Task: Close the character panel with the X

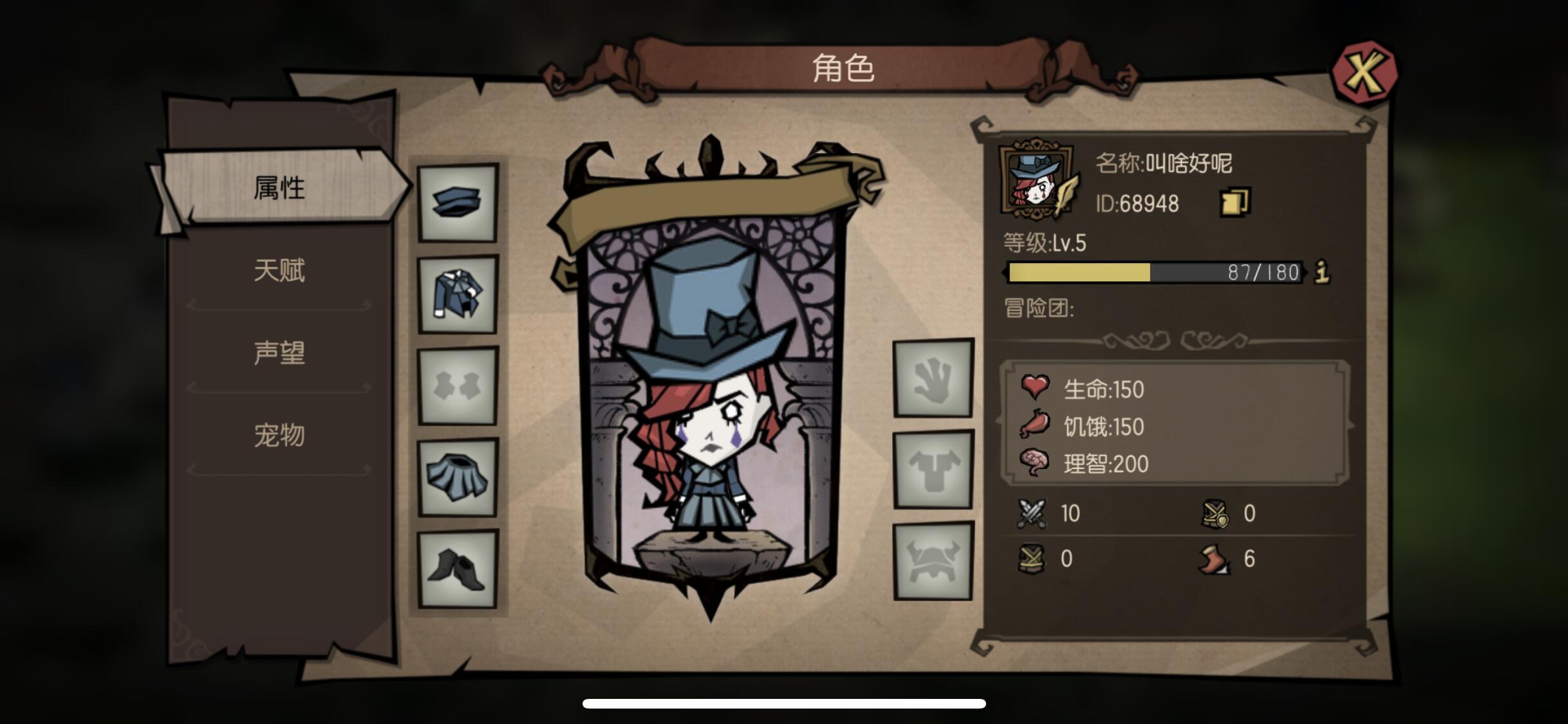Action: (x=1363, y=72)
